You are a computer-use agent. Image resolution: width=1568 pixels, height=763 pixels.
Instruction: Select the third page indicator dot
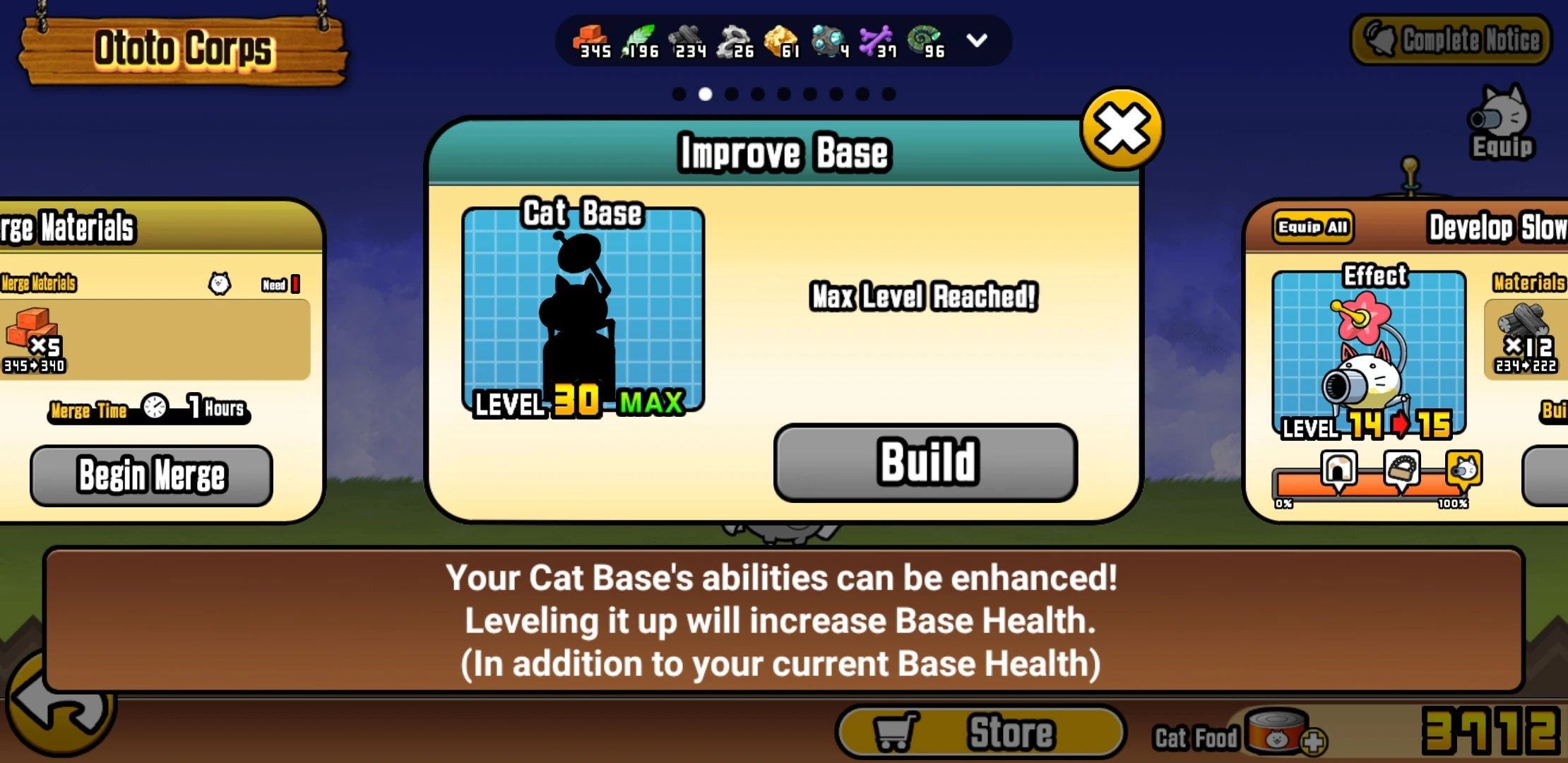(x=732, y=94)
